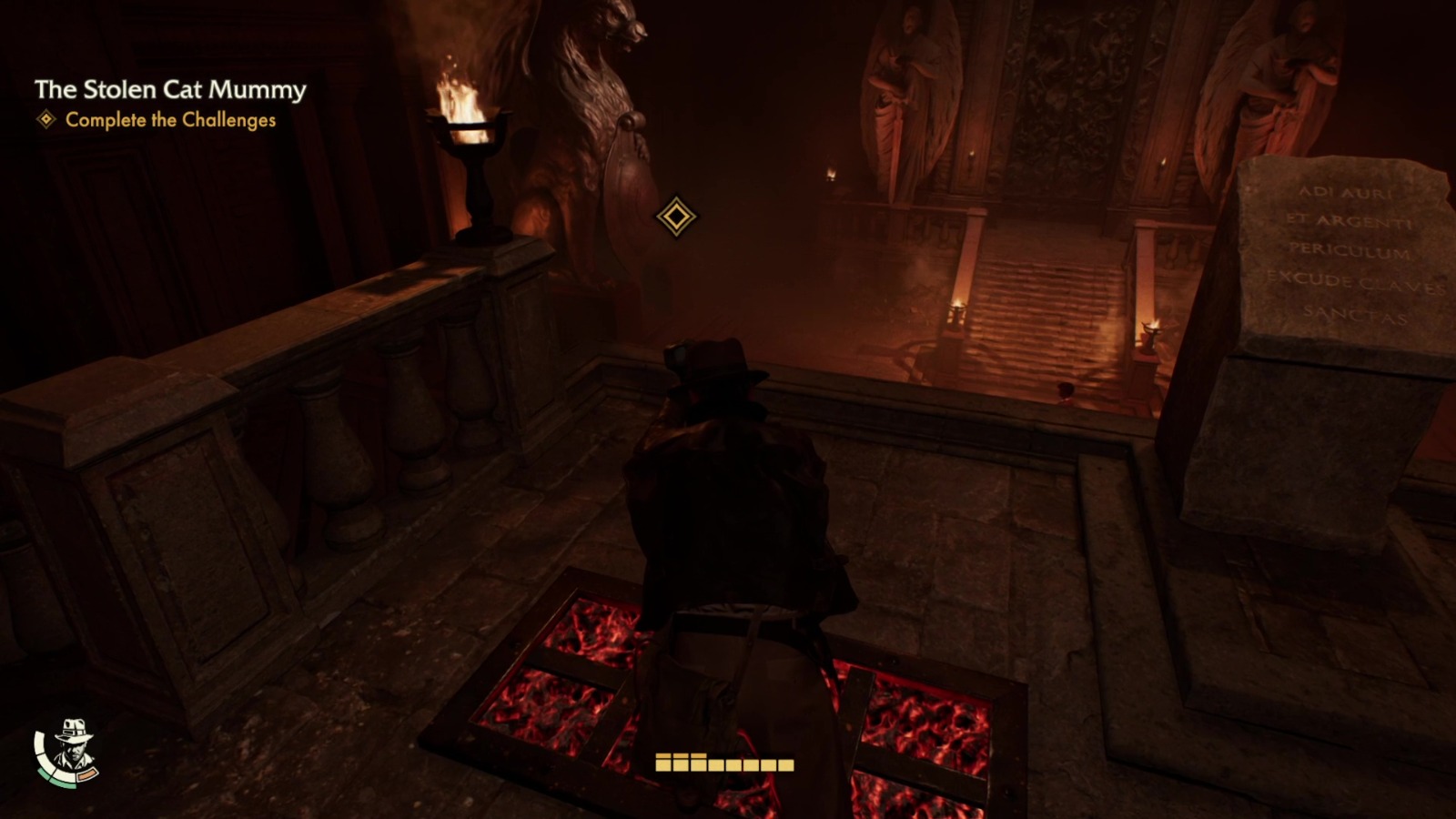The image size is (1456, 819).
Task: Click the horizontal stamina block bar
Action: (x=724, y=765)
